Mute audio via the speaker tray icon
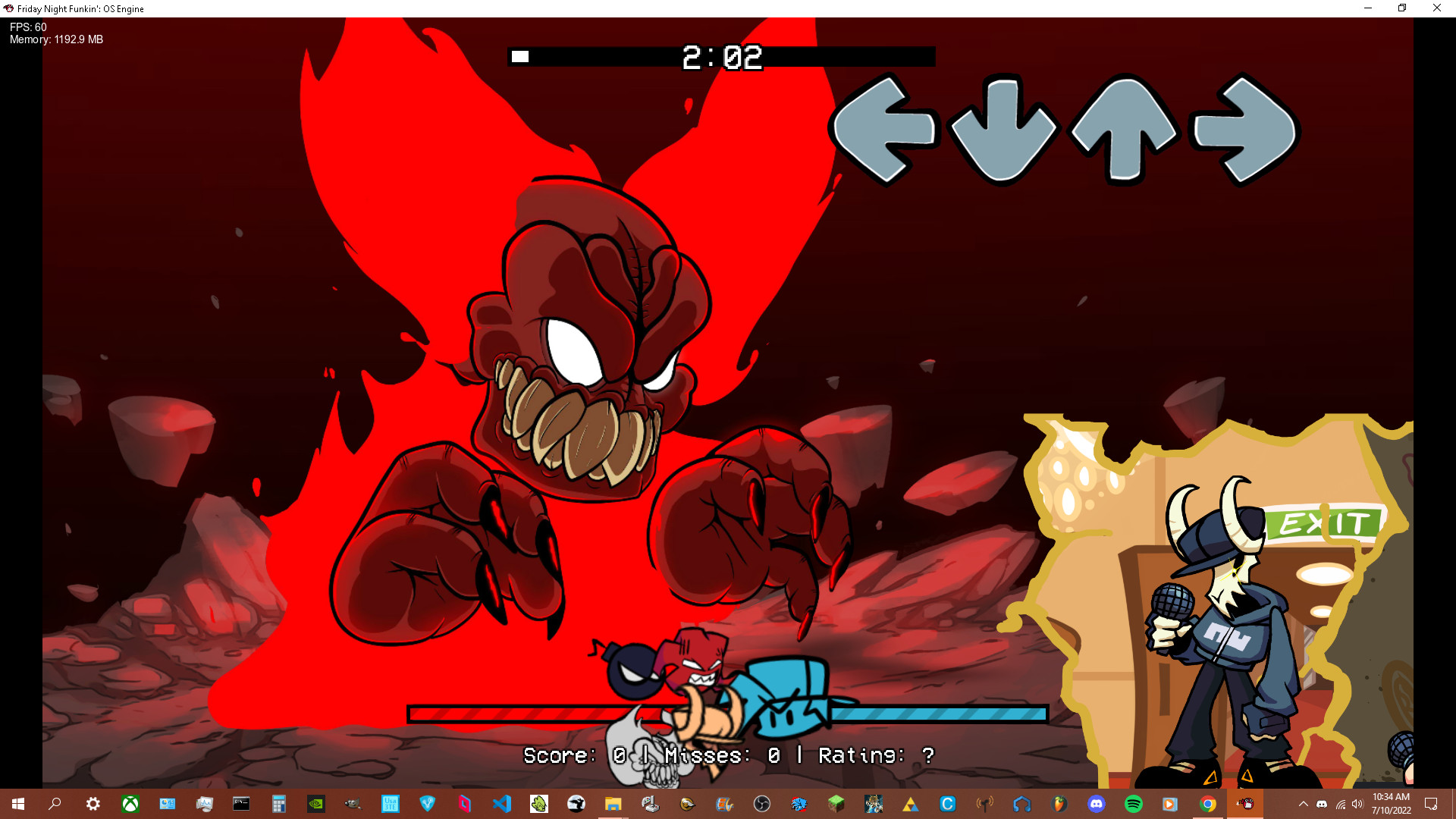This screenshot has height=819, width=1456. 1357,804
